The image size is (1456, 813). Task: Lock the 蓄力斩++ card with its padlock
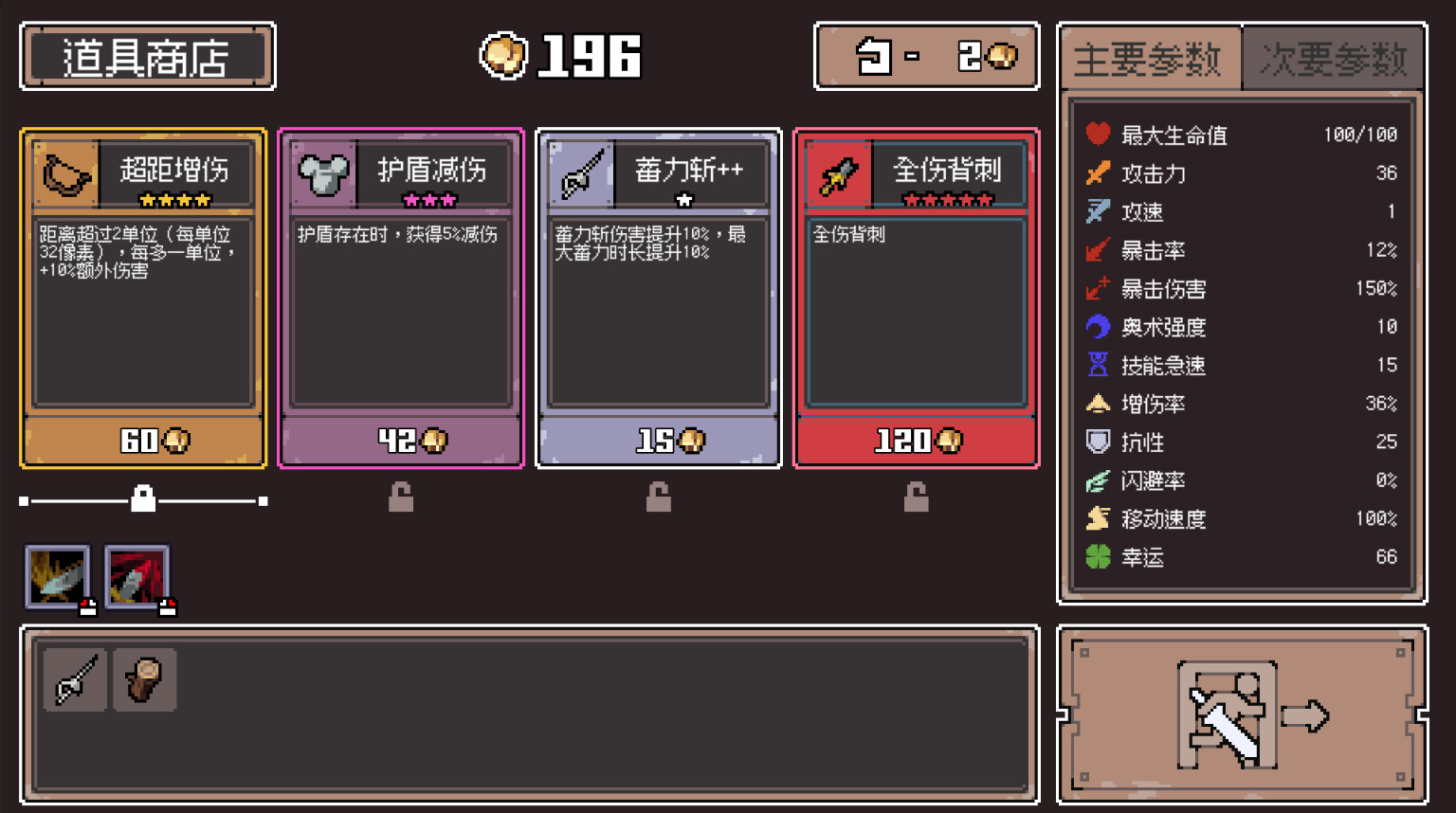point(658,499)
